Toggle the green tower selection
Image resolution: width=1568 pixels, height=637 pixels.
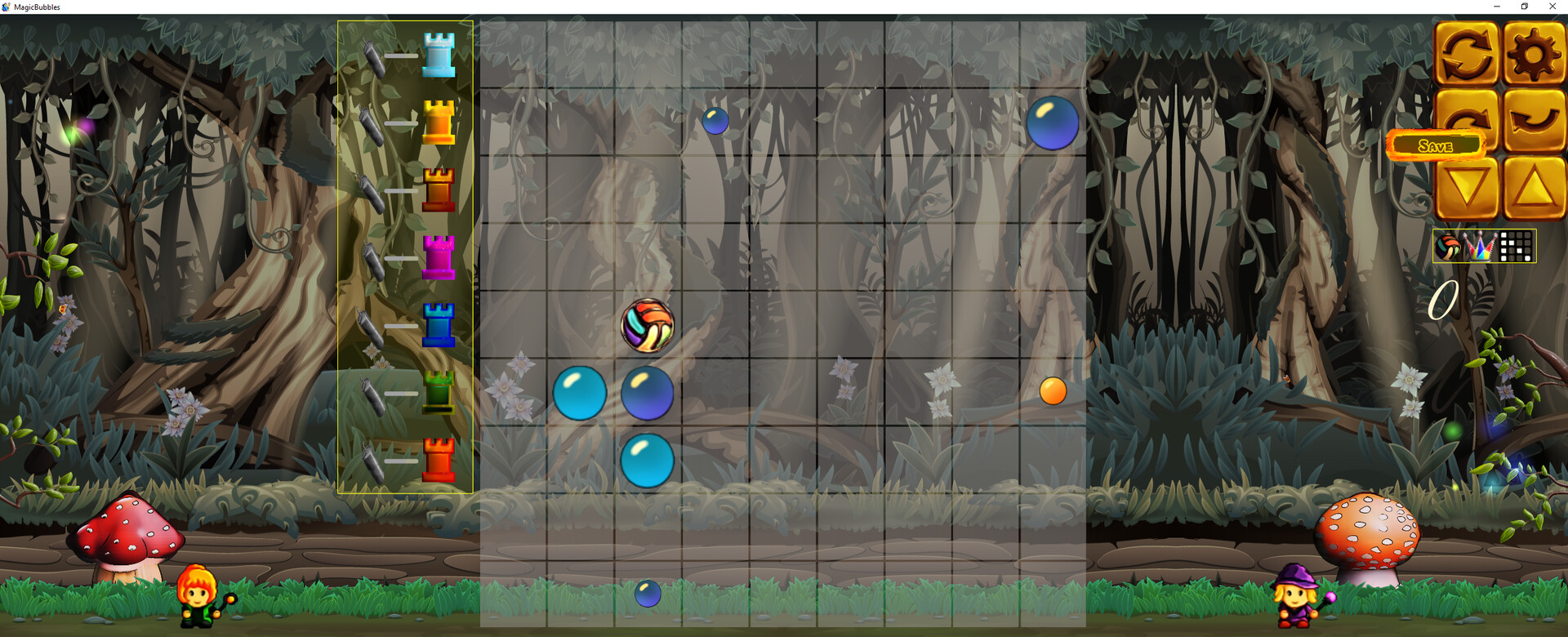(x=440, y=393)
